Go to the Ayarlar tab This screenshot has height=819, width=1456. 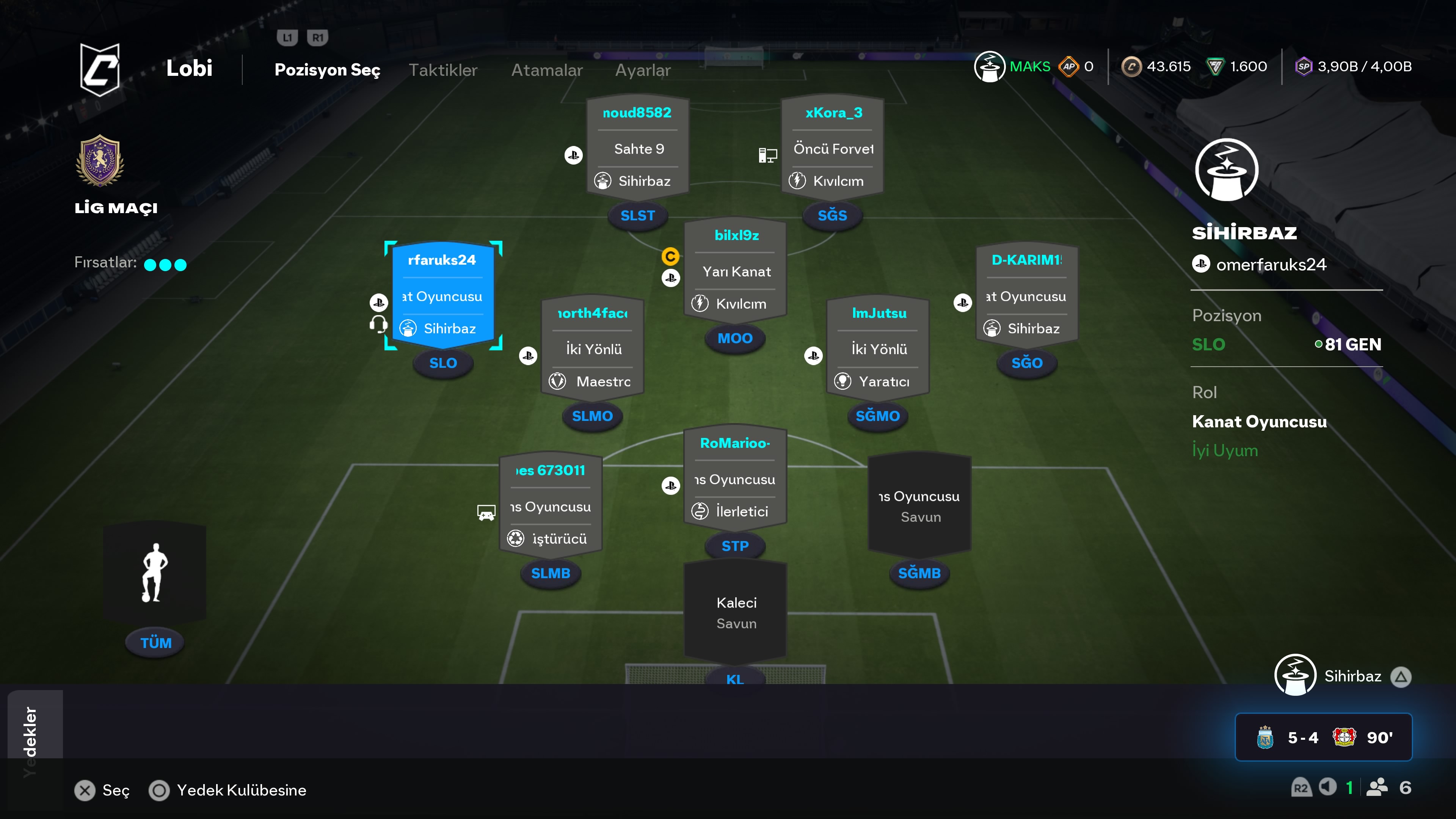pyautogui.click(x=643, y=70)
